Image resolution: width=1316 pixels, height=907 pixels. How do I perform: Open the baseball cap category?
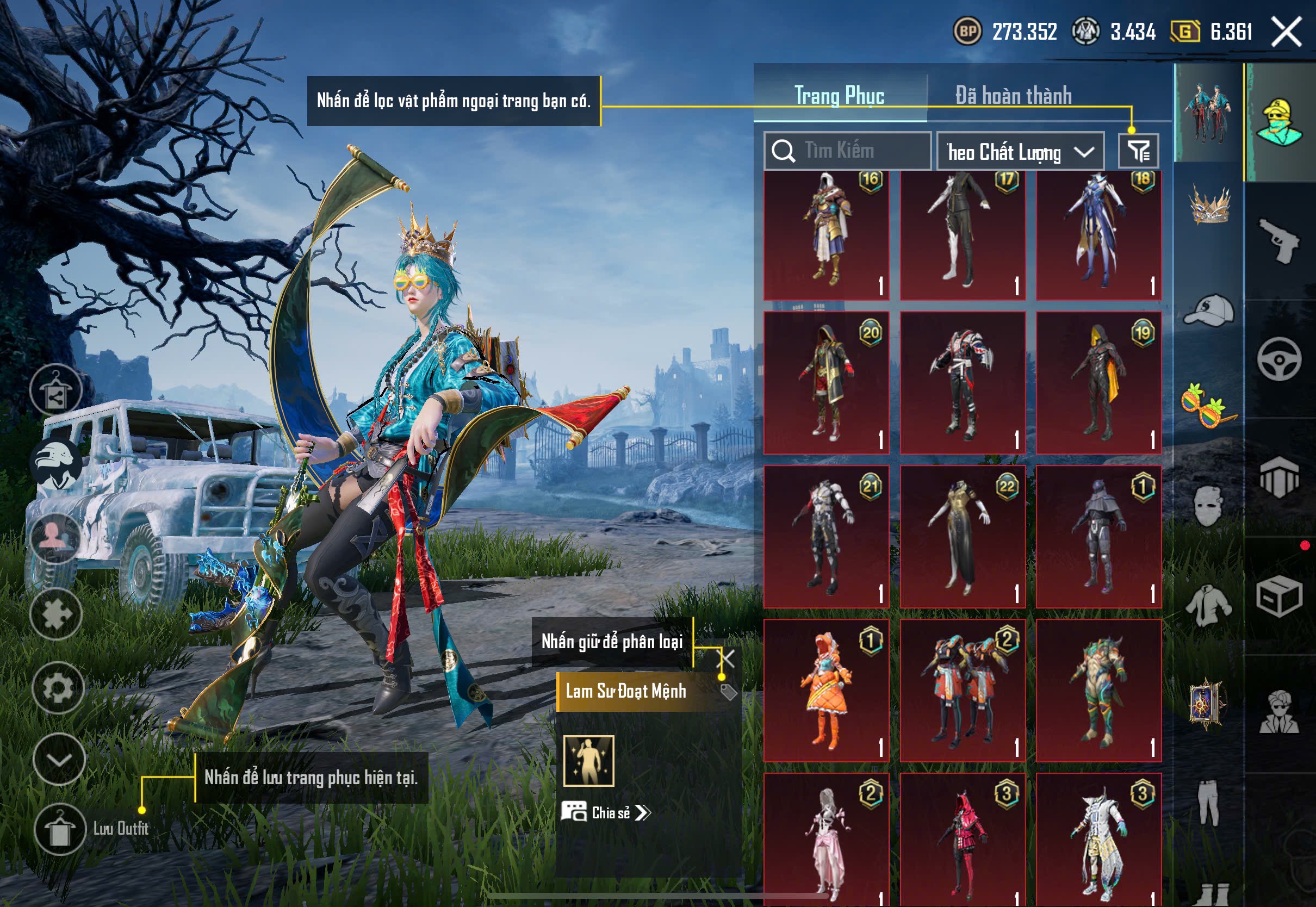tap(1210, 311)
